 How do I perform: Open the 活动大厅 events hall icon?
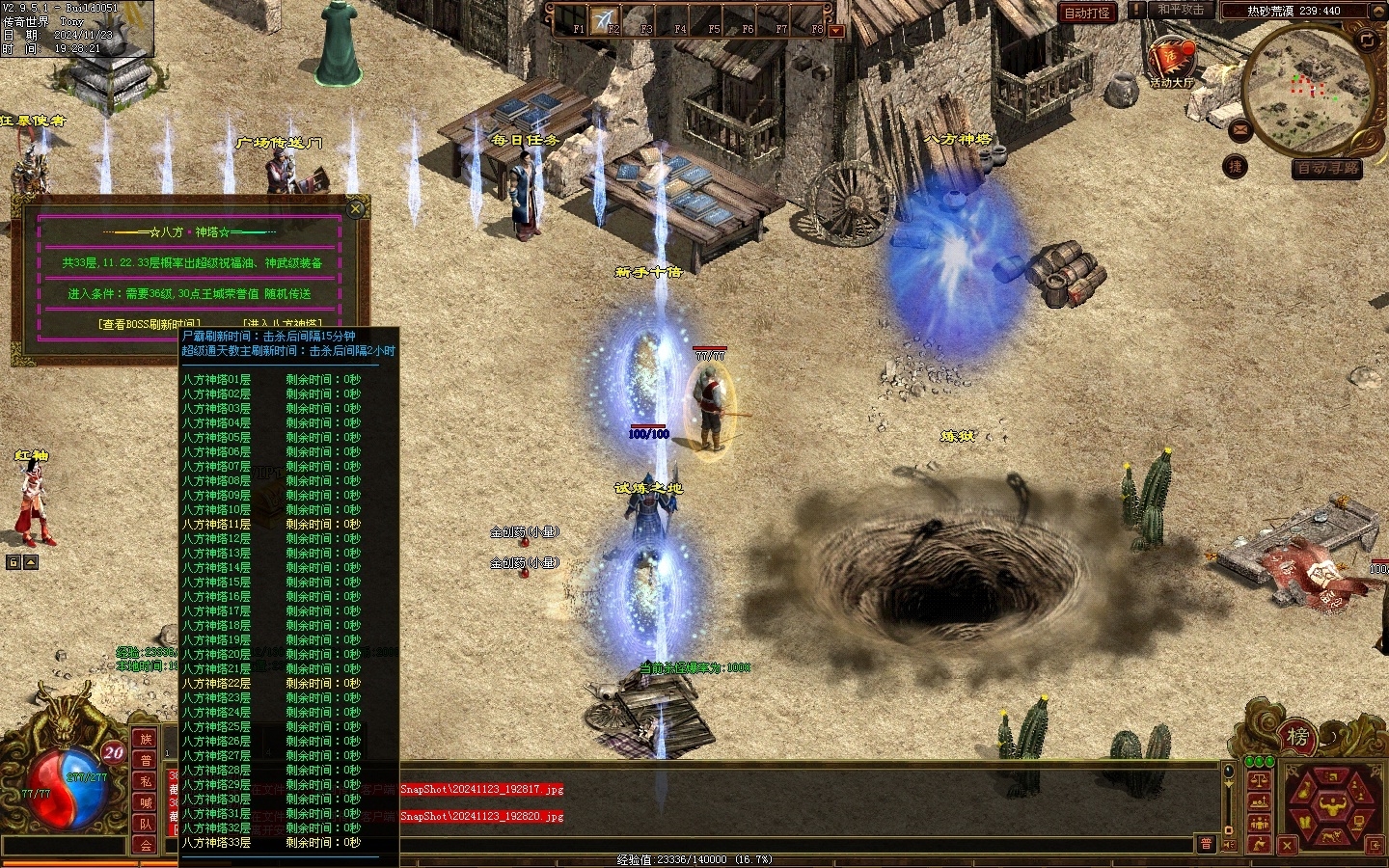(x=1170, y=61)
